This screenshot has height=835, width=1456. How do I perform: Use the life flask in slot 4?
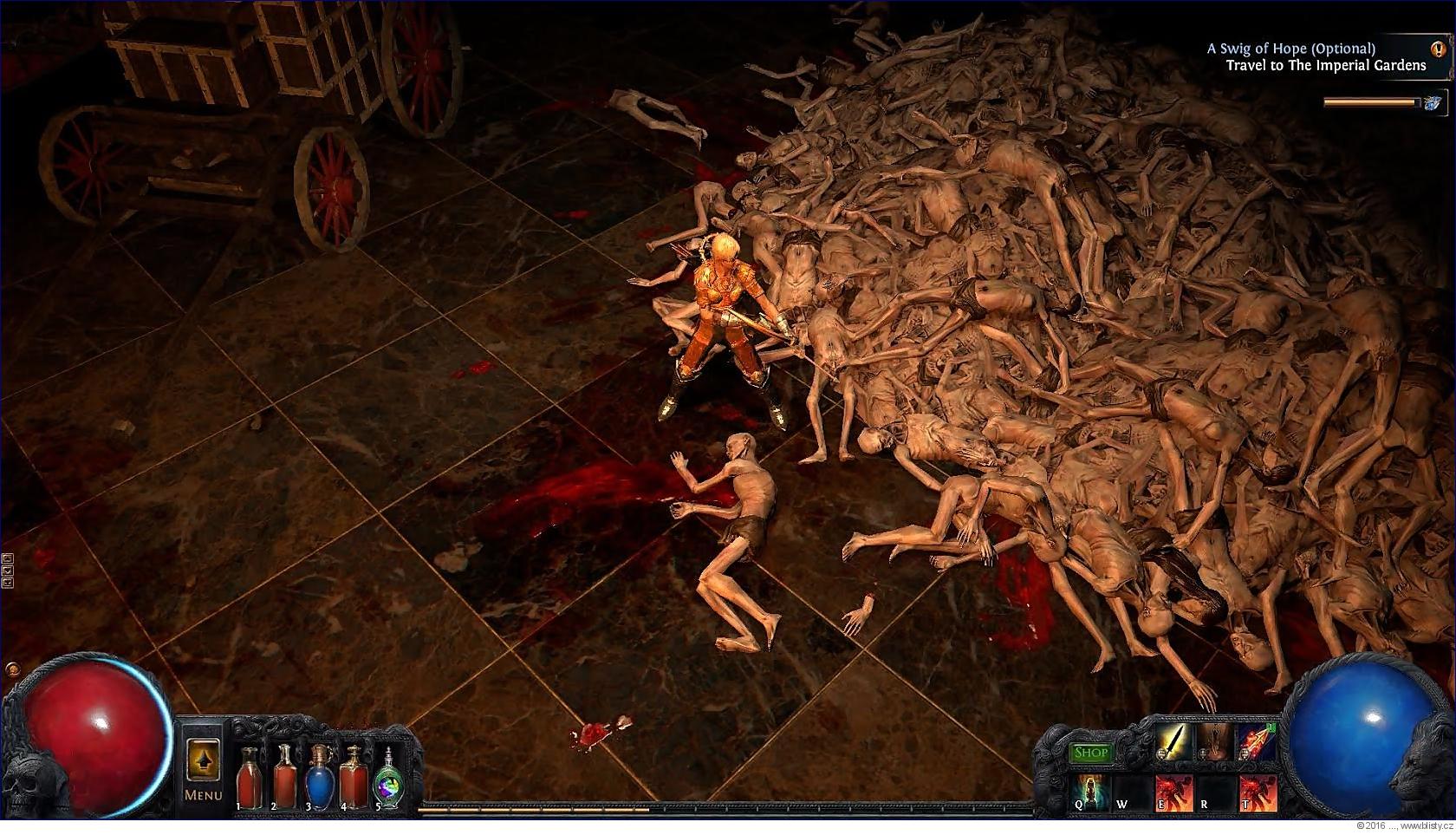point(353,776)
